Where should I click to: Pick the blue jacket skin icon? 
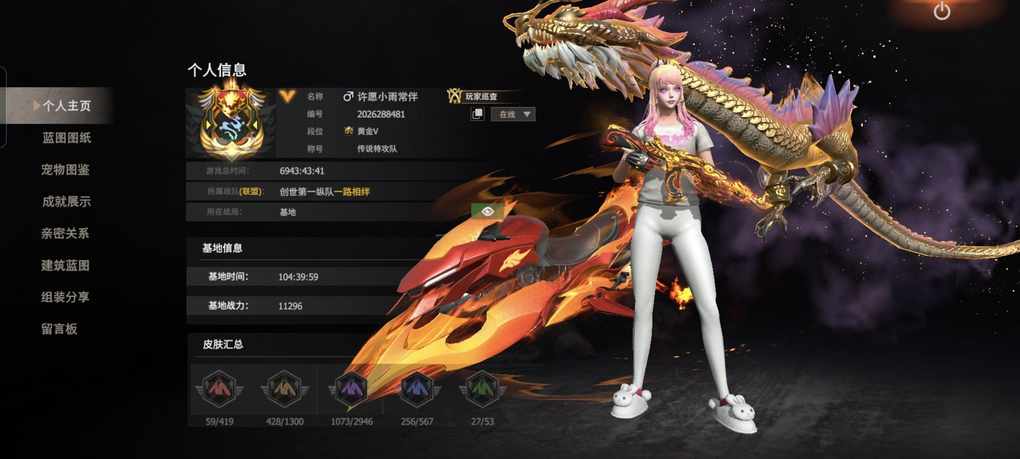click(x=415, y=387)
